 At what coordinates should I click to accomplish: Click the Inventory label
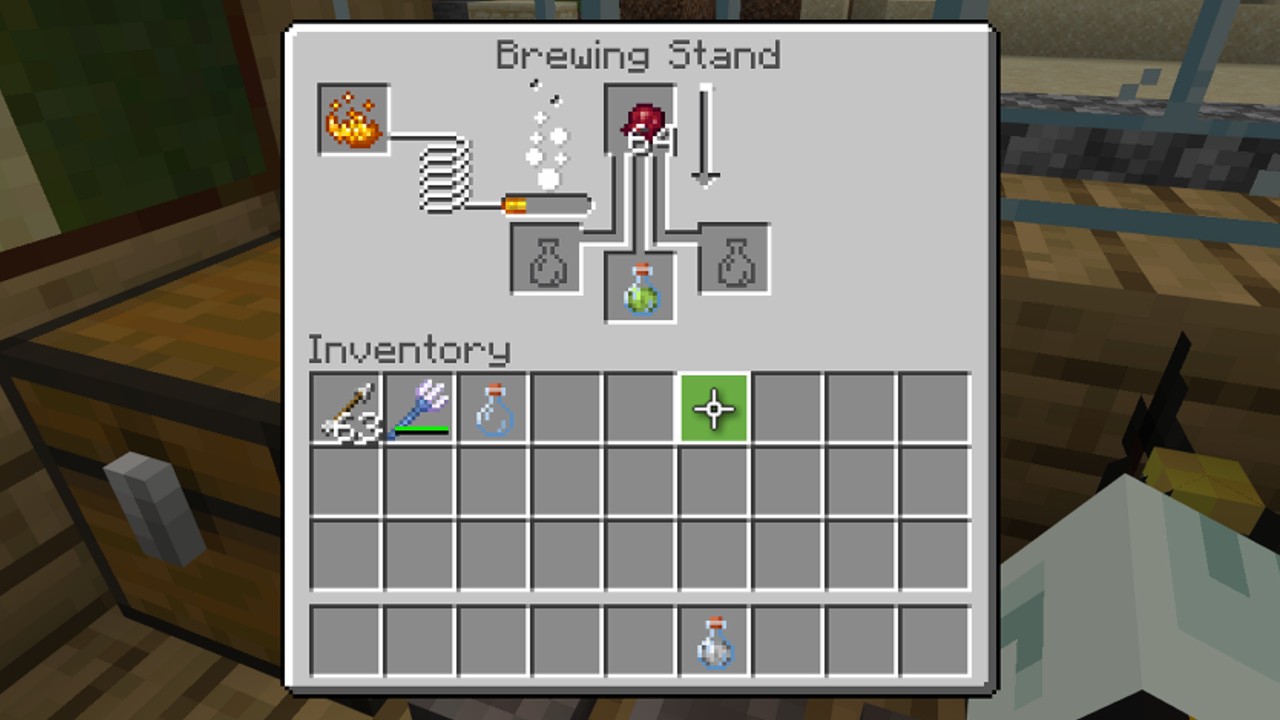(x=409, y=350)
